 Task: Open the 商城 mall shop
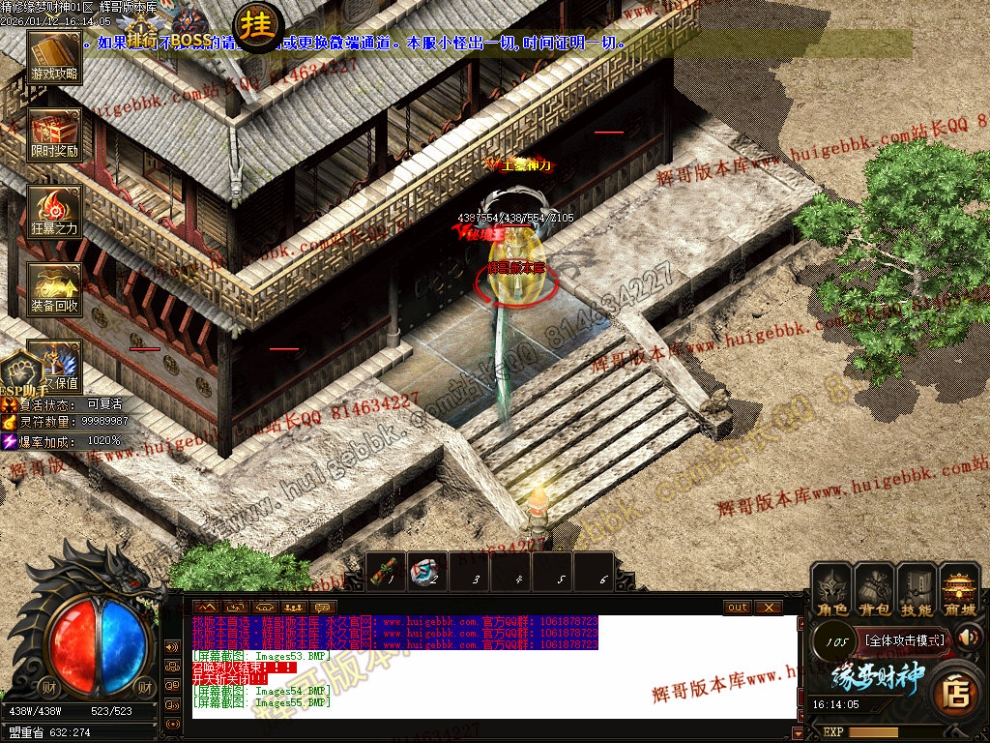pos(960,591)
